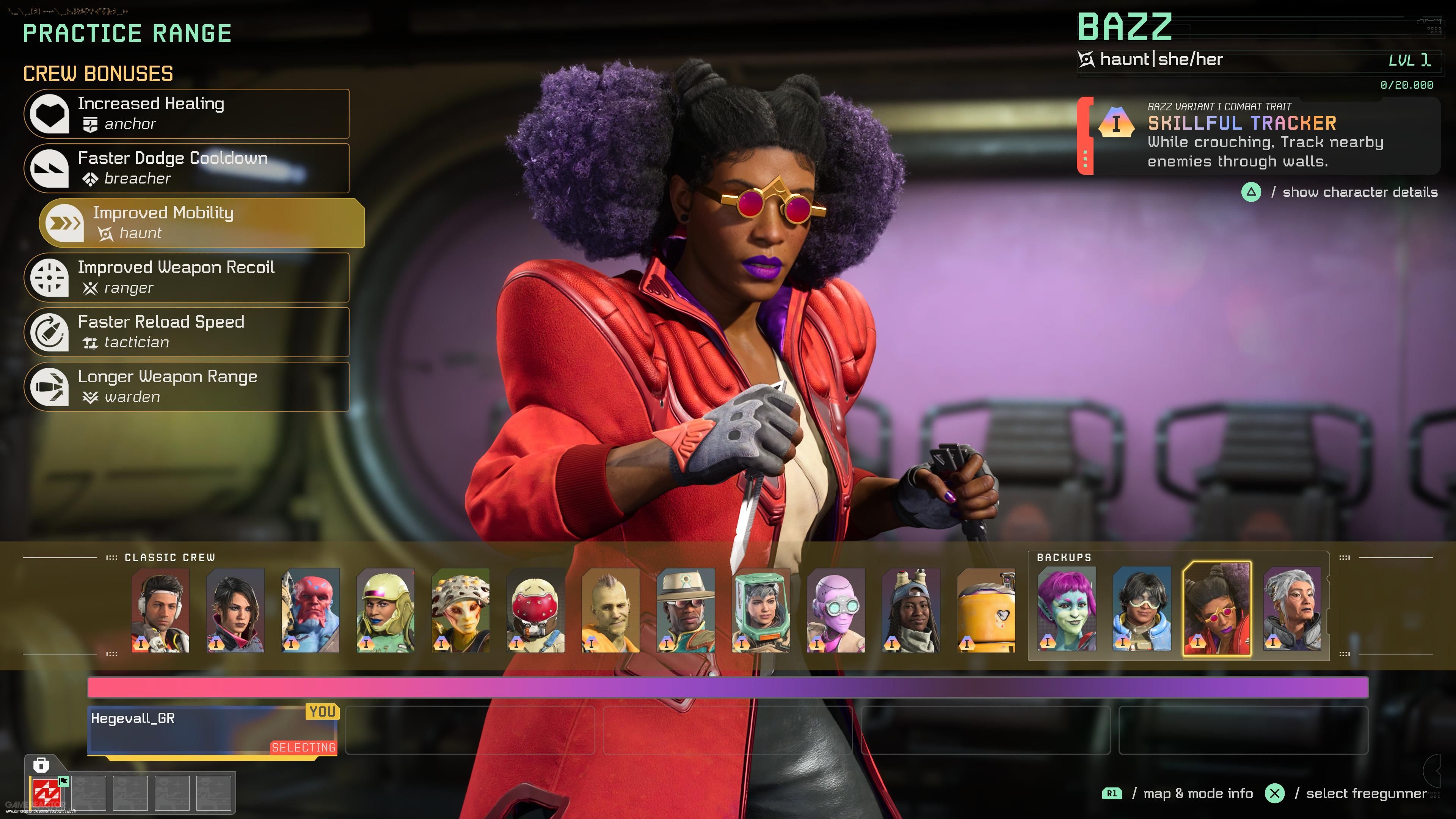Image resolution: width=1456 pixels, height=819 pixels.
Task: Select the freegunner in hat and sunglasses
Action: click(686, 610)
